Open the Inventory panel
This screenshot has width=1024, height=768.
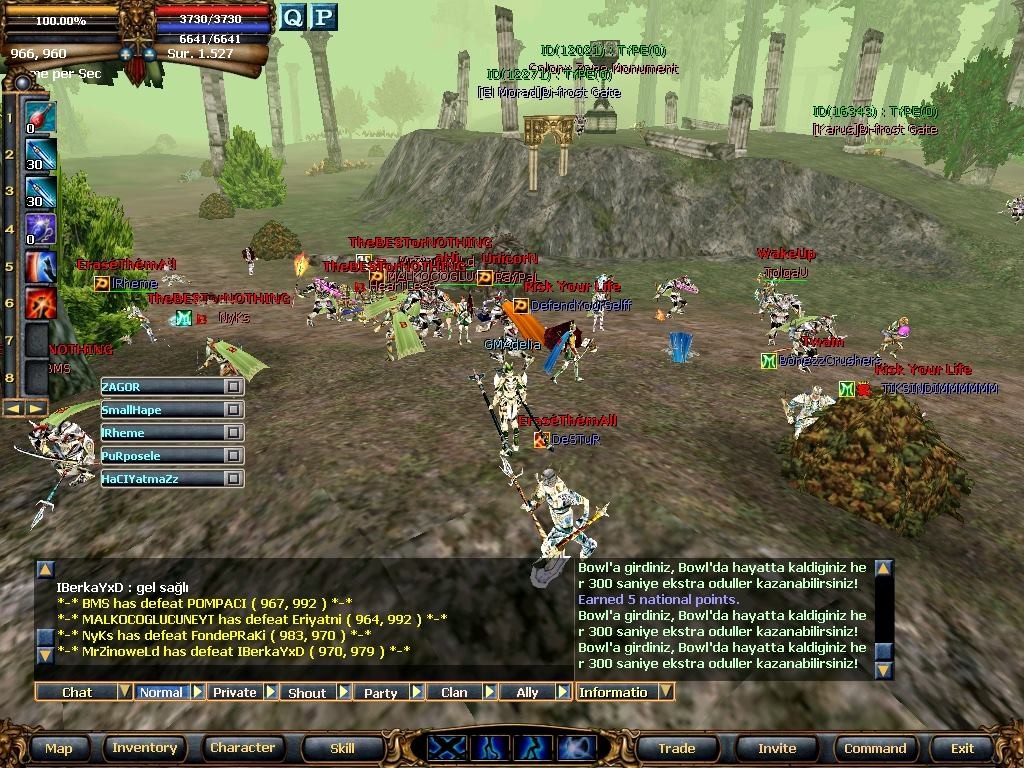click(x=145, y=748)
